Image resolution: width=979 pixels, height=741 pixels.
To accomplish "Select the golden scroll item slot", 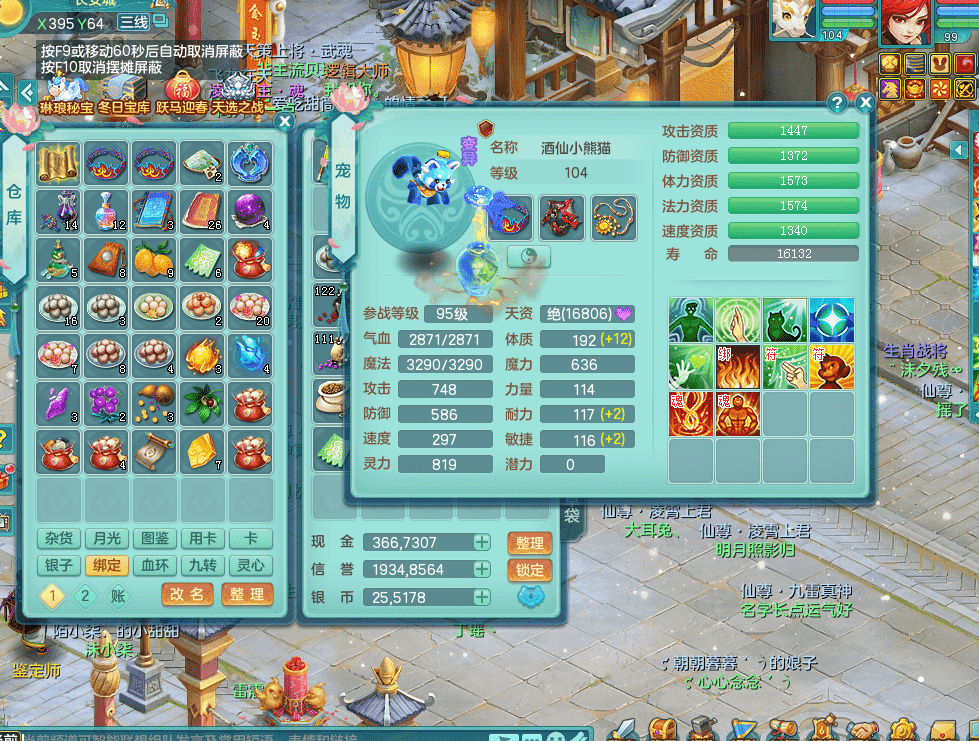I will click(59, 163).
